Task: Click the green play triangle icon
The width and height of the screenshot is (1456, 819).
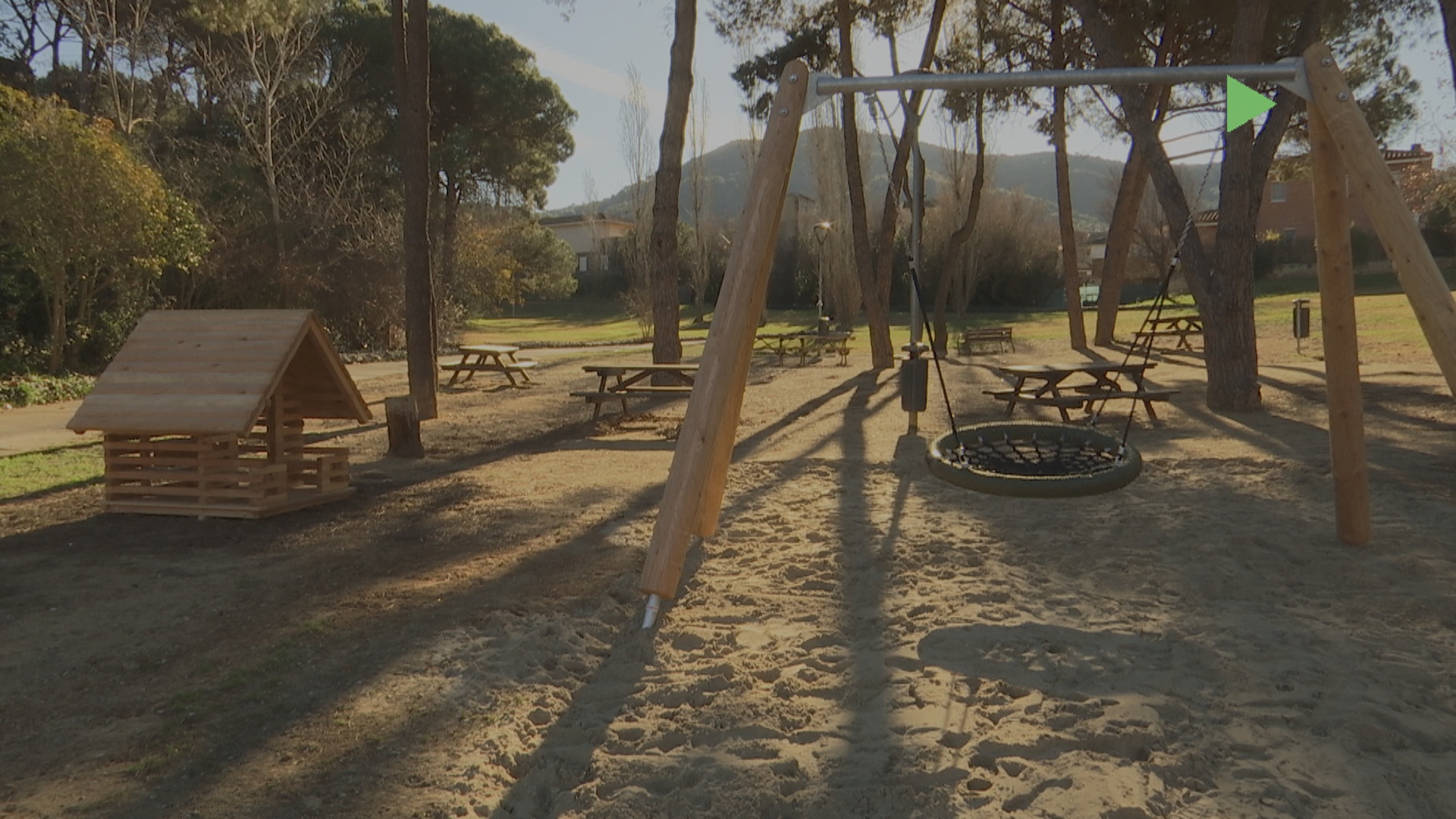Action: [x=1245, y=104]
